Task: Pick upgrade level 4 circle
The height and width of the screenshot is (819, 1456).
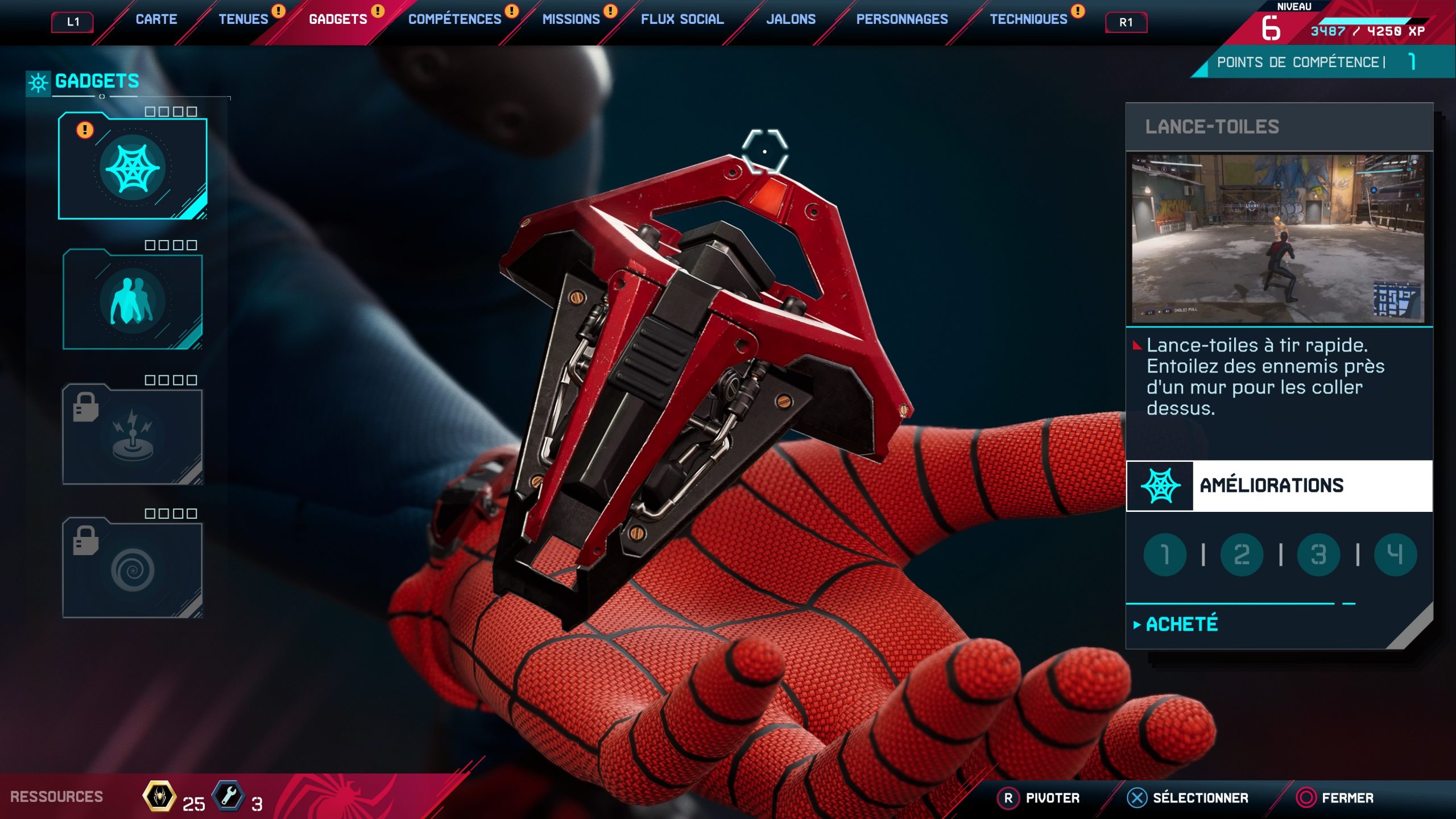Action: point(1395,555)
